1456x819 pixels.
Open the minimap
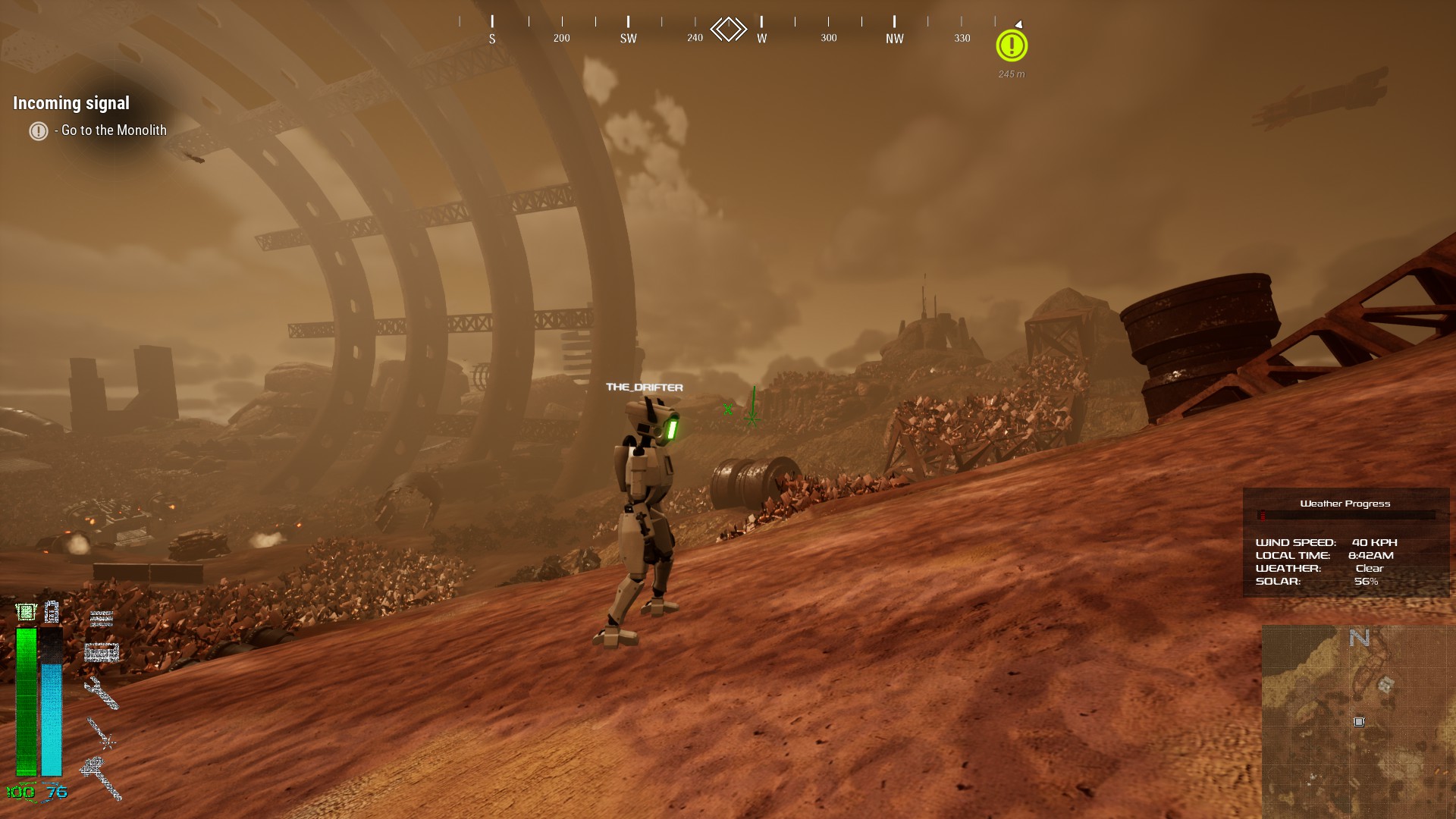tap(1357, 720)
